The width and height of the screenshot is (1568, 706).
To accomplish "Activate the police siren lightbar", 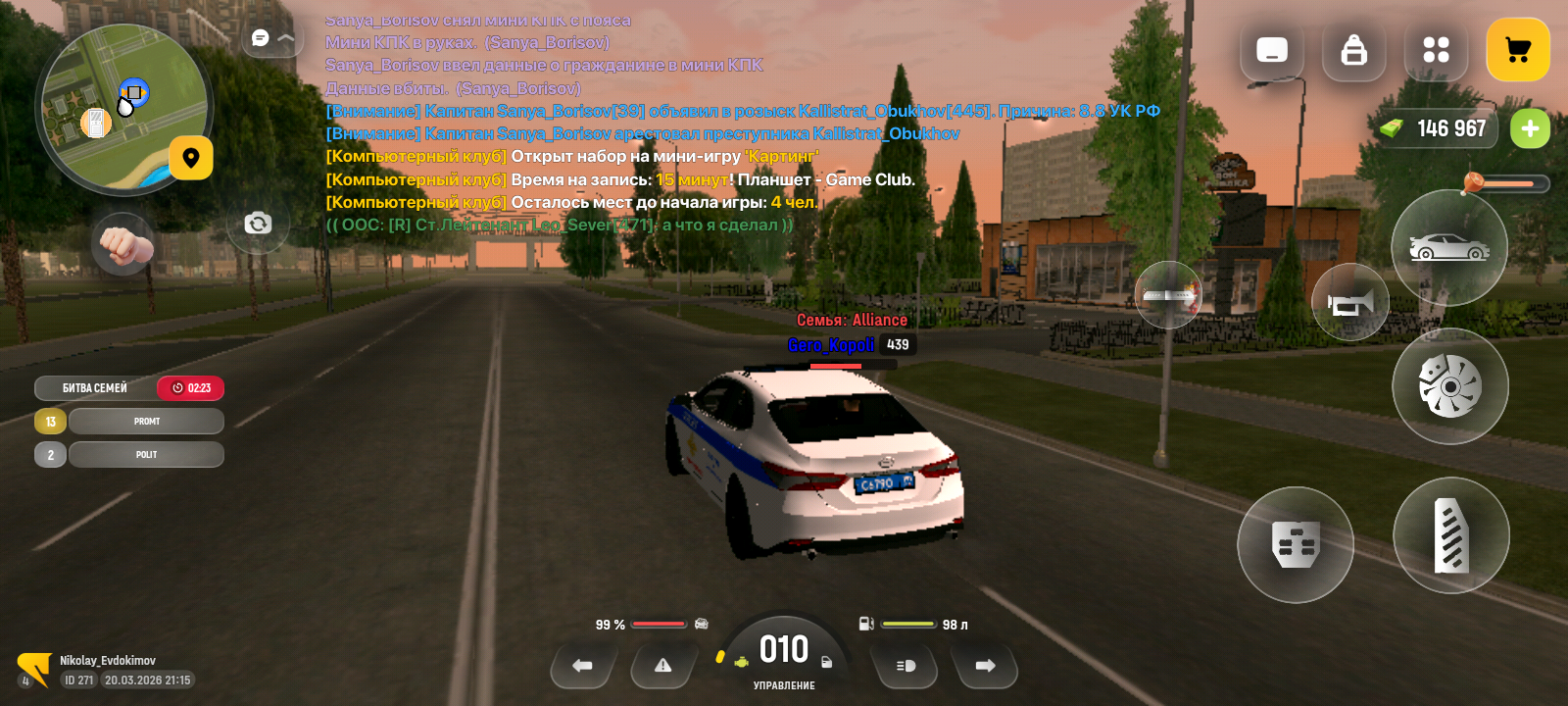I will coord(1167,295).
